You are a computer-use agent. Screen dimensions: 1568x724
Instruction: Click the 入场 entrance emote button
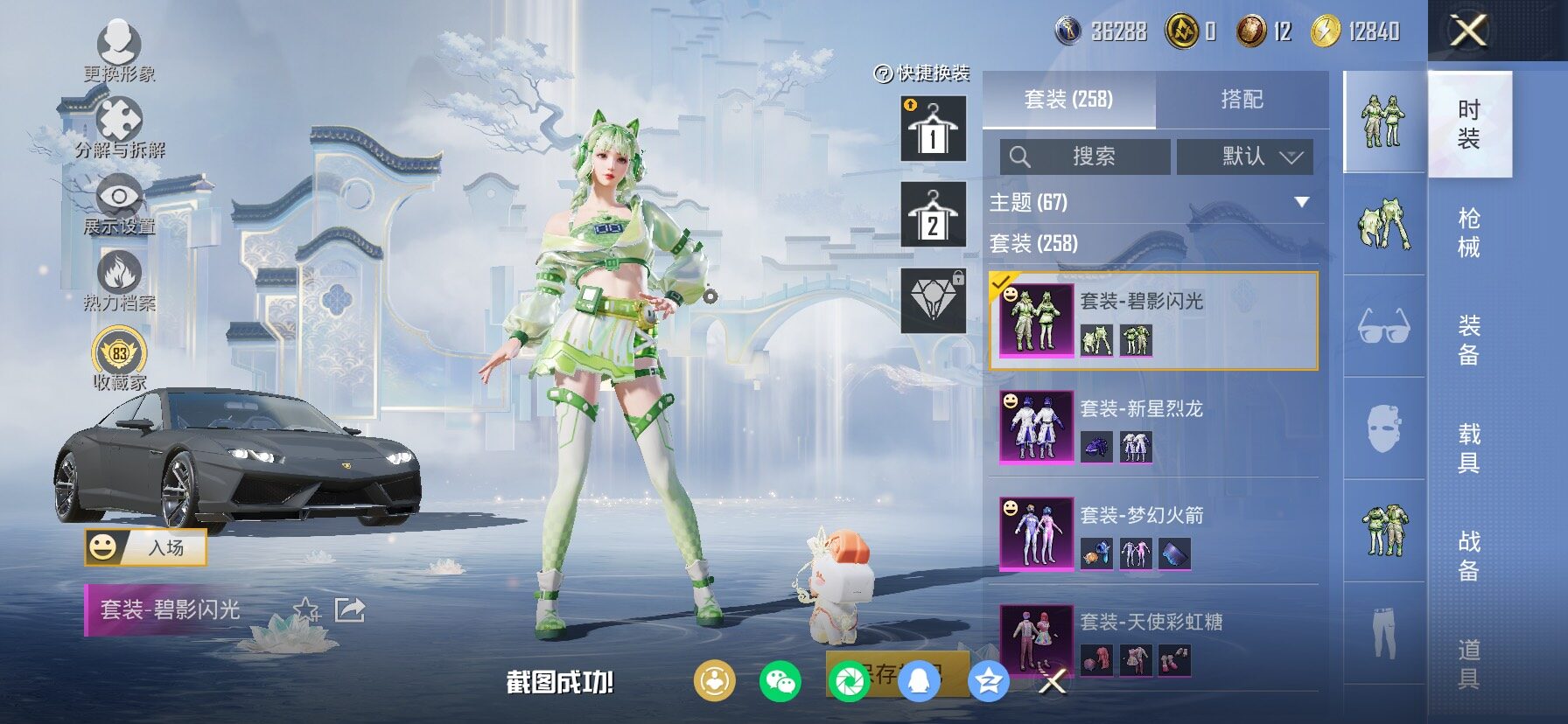click(145, 548)
